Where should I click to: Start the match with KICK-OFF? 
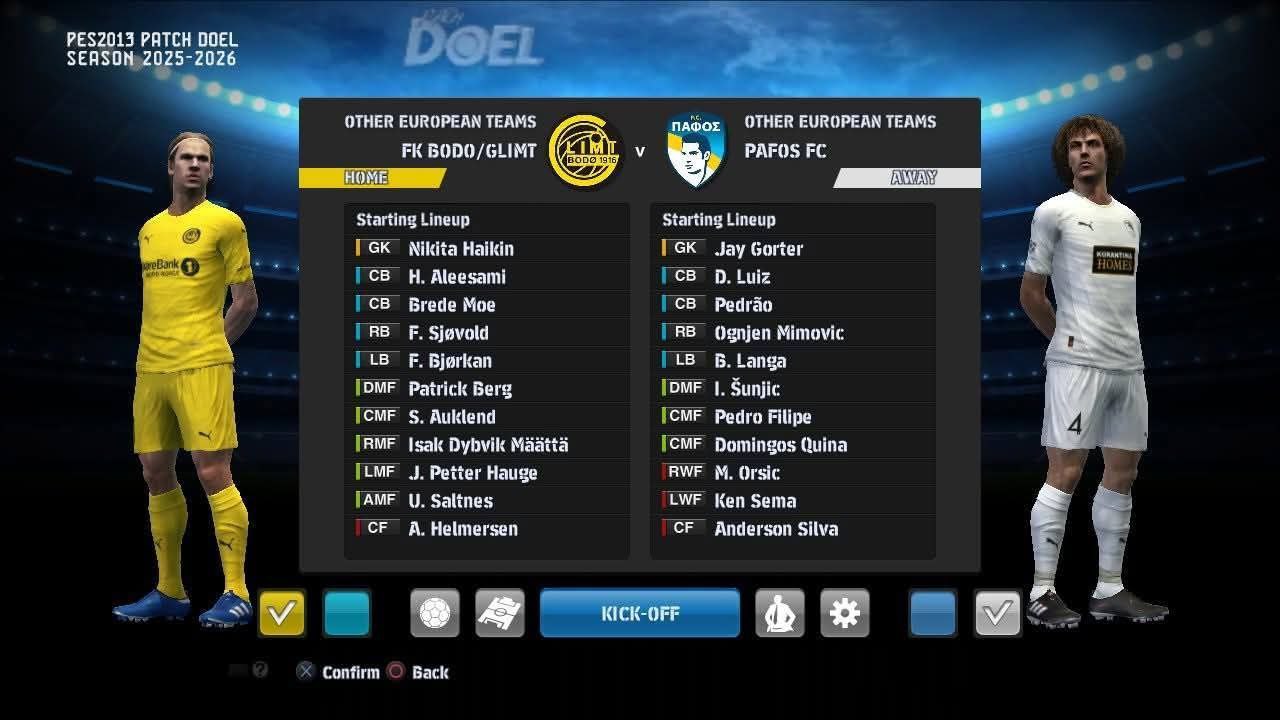click(x=640, y=613)
